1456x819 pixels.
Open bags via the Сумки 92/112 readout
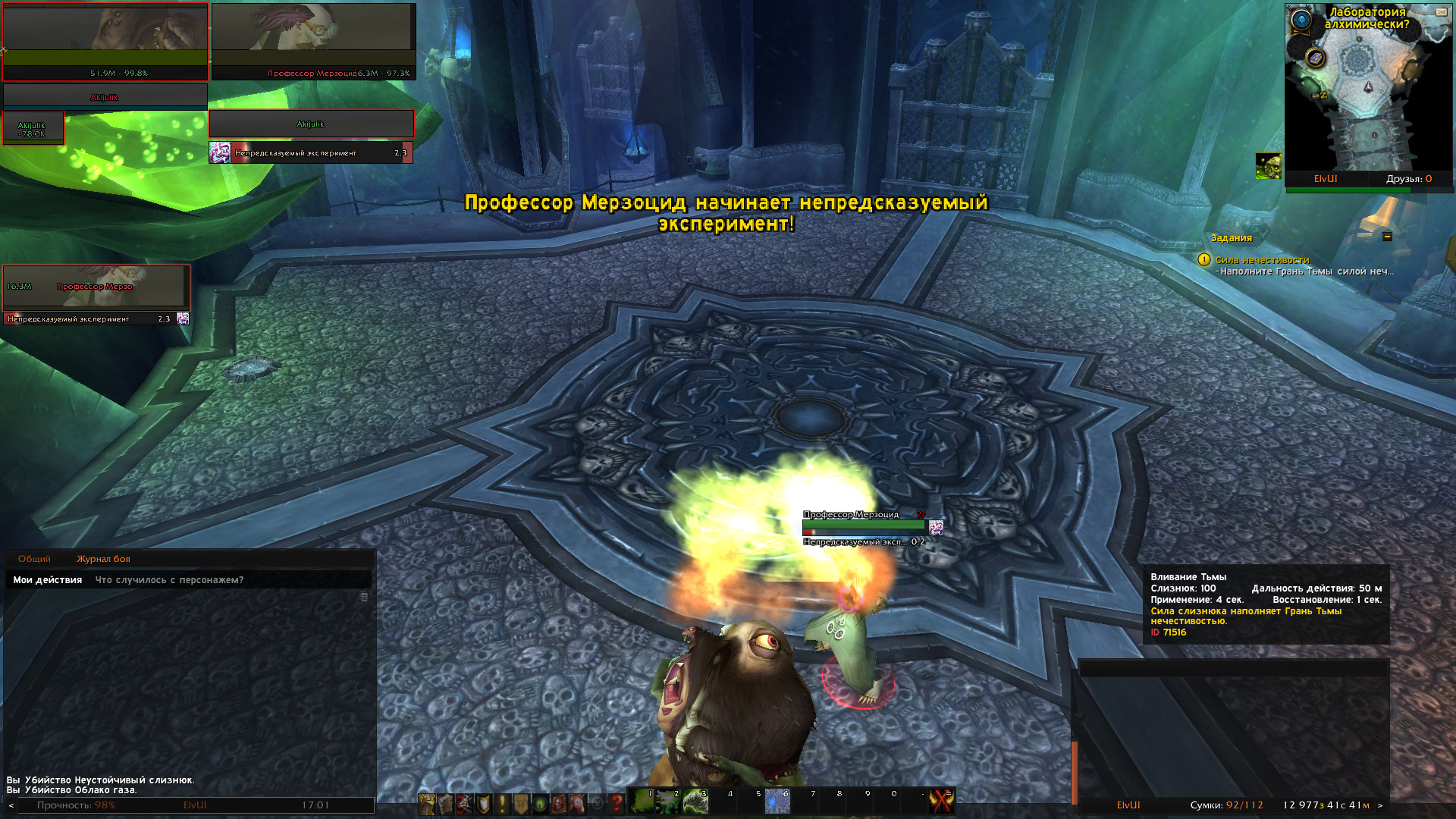pos(1226,805)
